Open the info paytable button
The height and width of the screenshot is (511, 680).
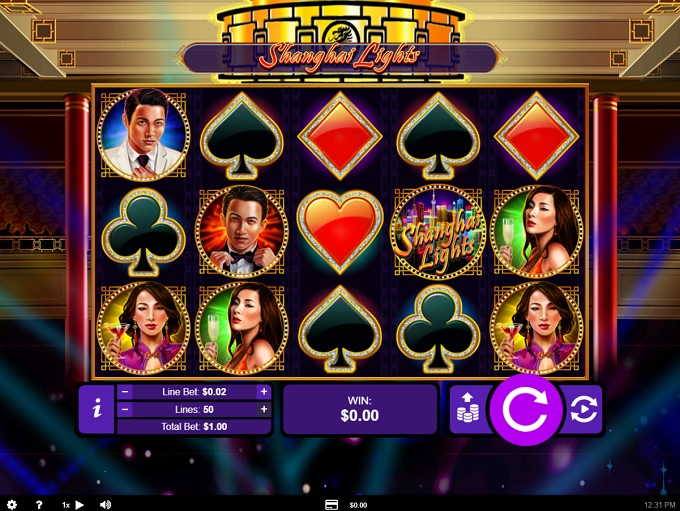[96, 409]
